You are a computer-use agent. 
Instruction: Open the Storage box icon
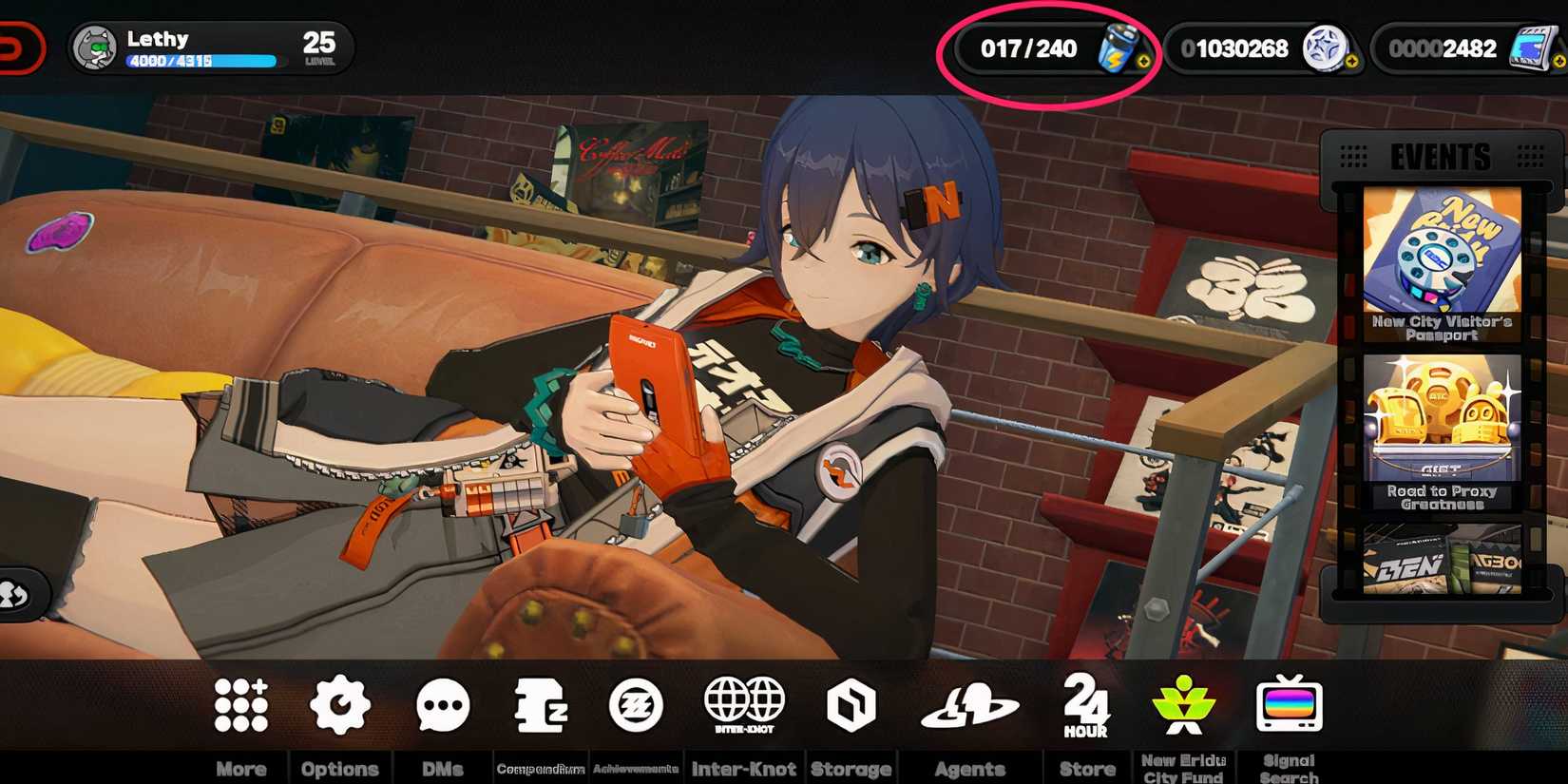(851, 703)
